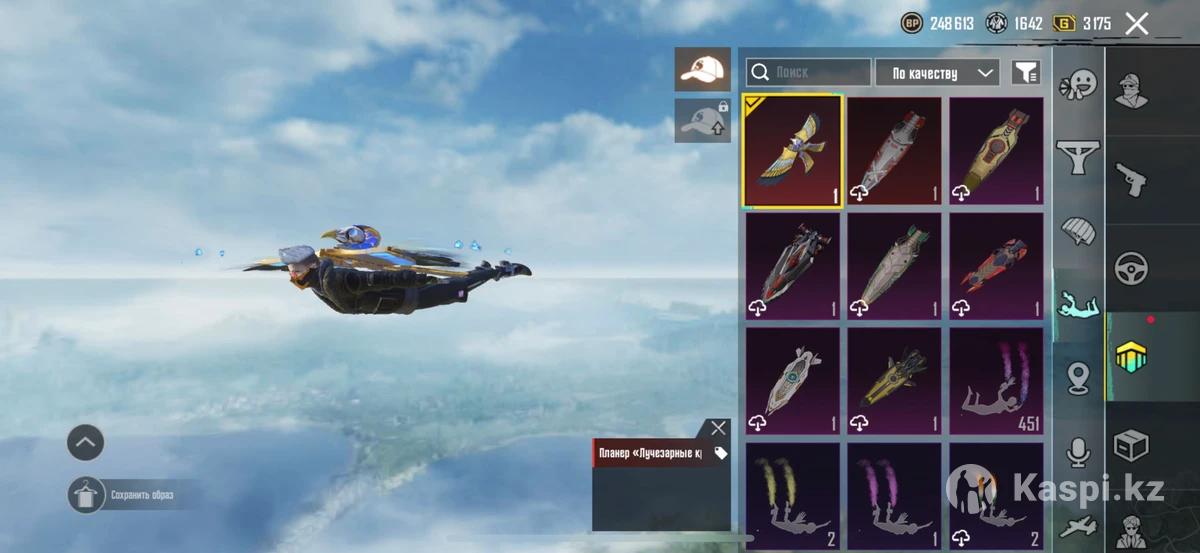Image resolution: width=1200 pixels, height=553 pixels.
Task: Choose the pink smoke trail item with count 451
Action: 996,382
